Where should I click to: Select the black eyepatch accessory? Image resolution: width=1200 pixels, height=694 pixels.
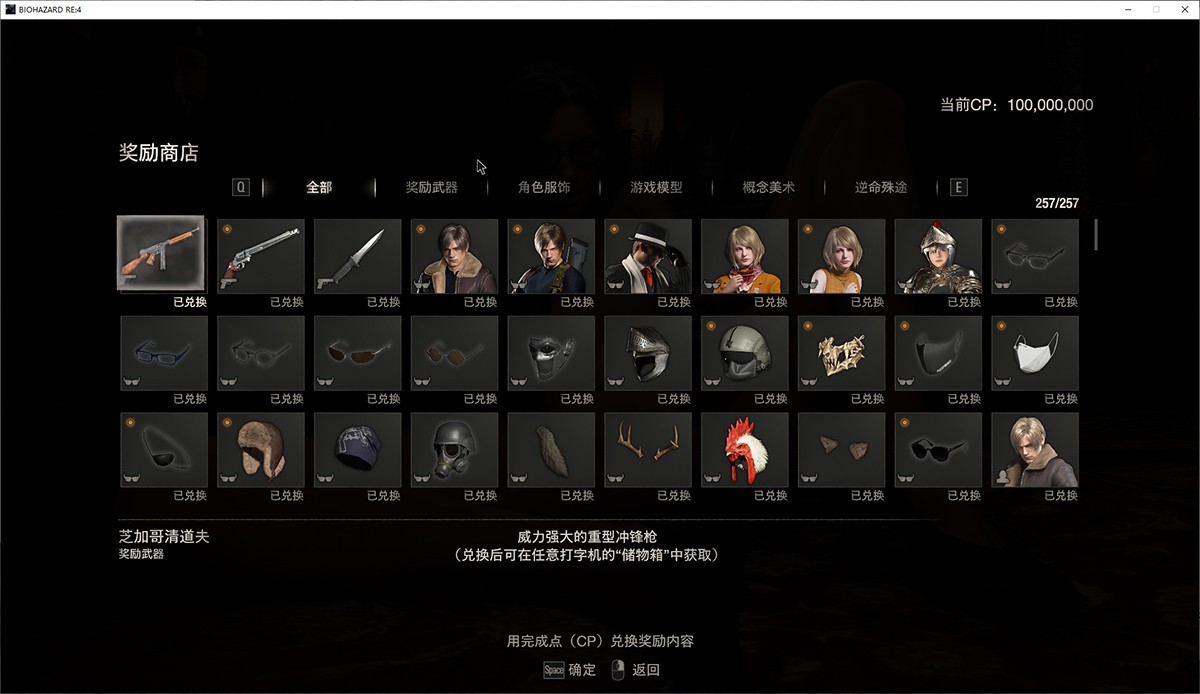pyautogui.click(x=164, y=450)
